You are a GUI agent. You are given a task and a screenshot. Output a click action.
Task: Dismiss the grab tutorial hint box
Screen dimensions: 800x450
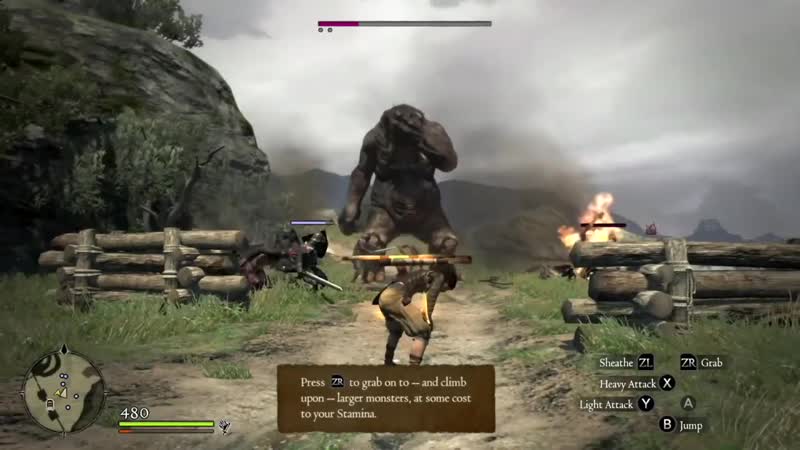point(386,398)
